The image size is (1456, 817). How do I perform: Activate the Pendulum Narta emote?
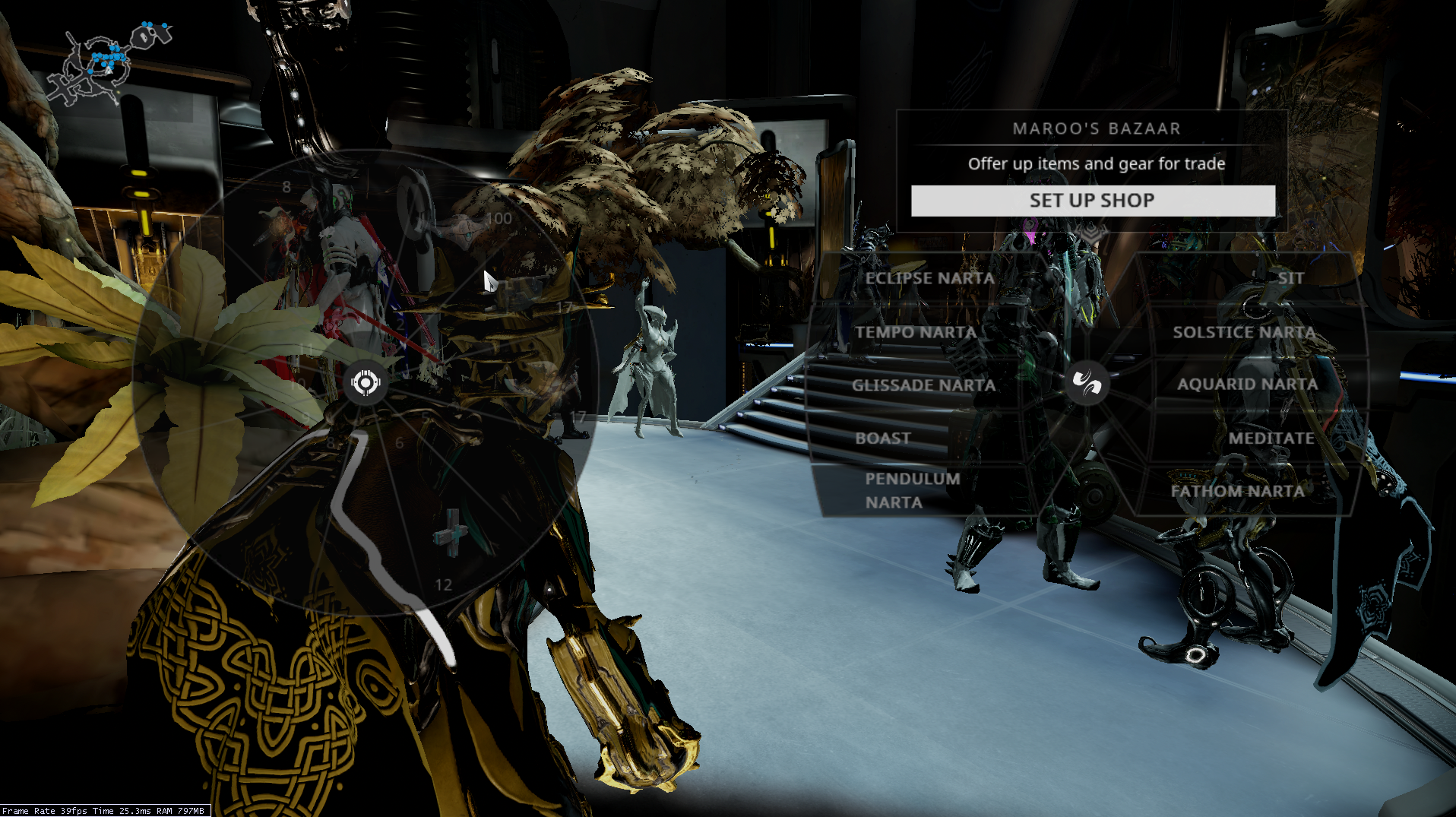coord(912,490)
